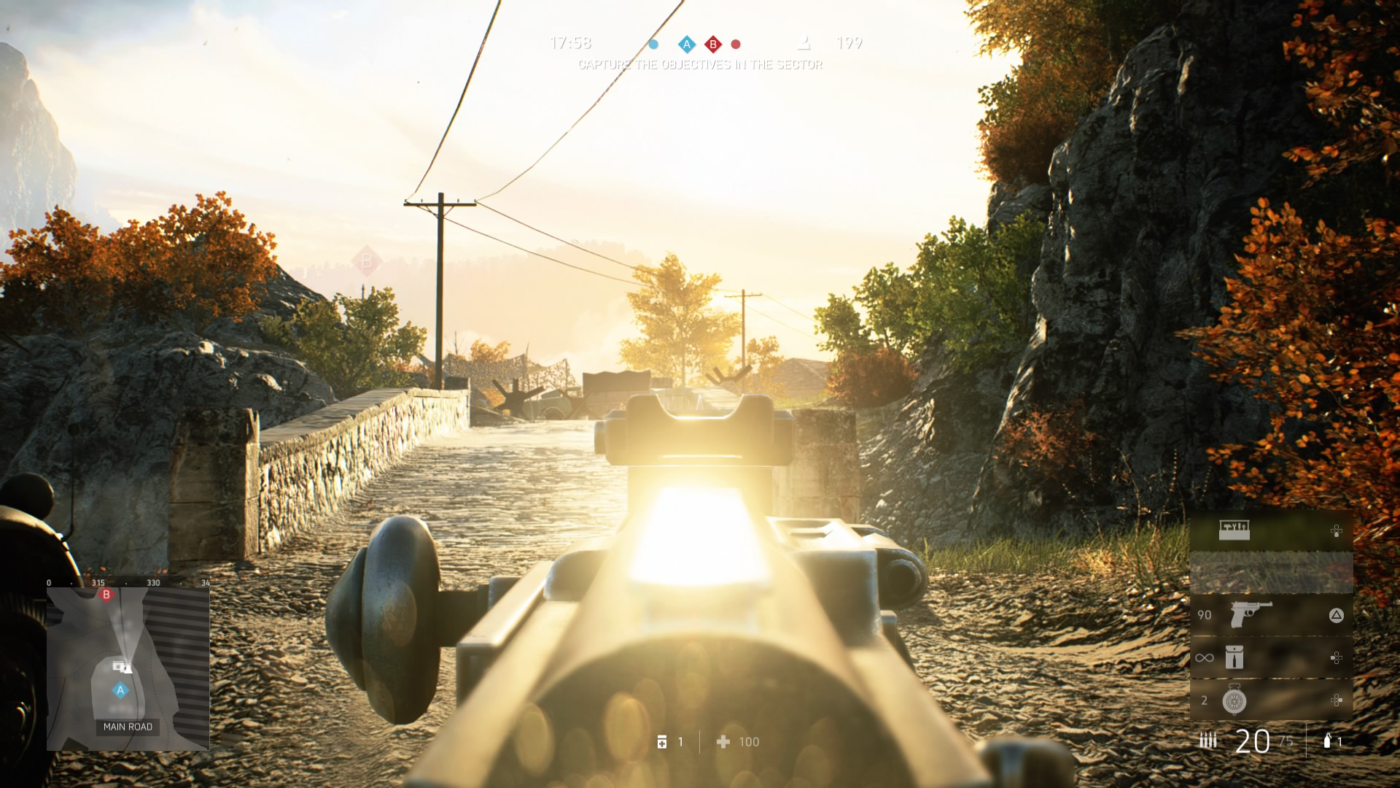This screenshot has height=788, width=1400.
Task: Click the match timer showing 17:58
Action: pos(570,42)
